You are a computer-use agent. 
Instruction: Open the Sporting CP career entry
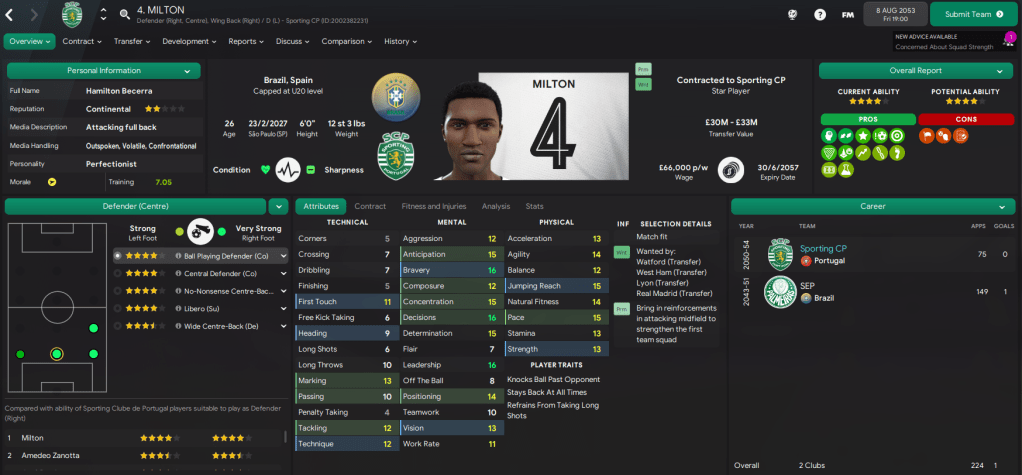click(823, 248)
